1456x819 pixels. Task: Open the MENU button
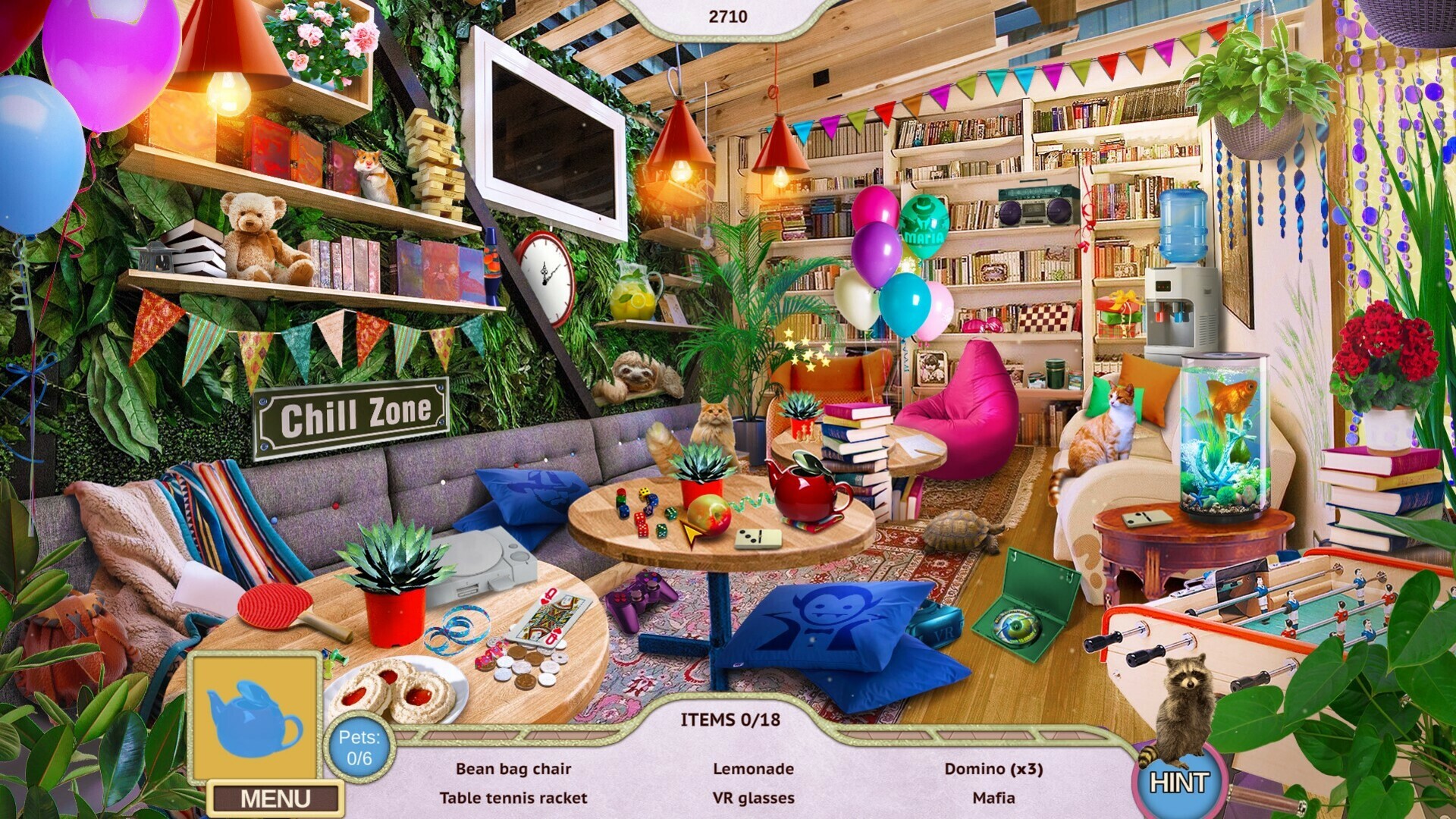pyautogui.click(x=276, y=798)
